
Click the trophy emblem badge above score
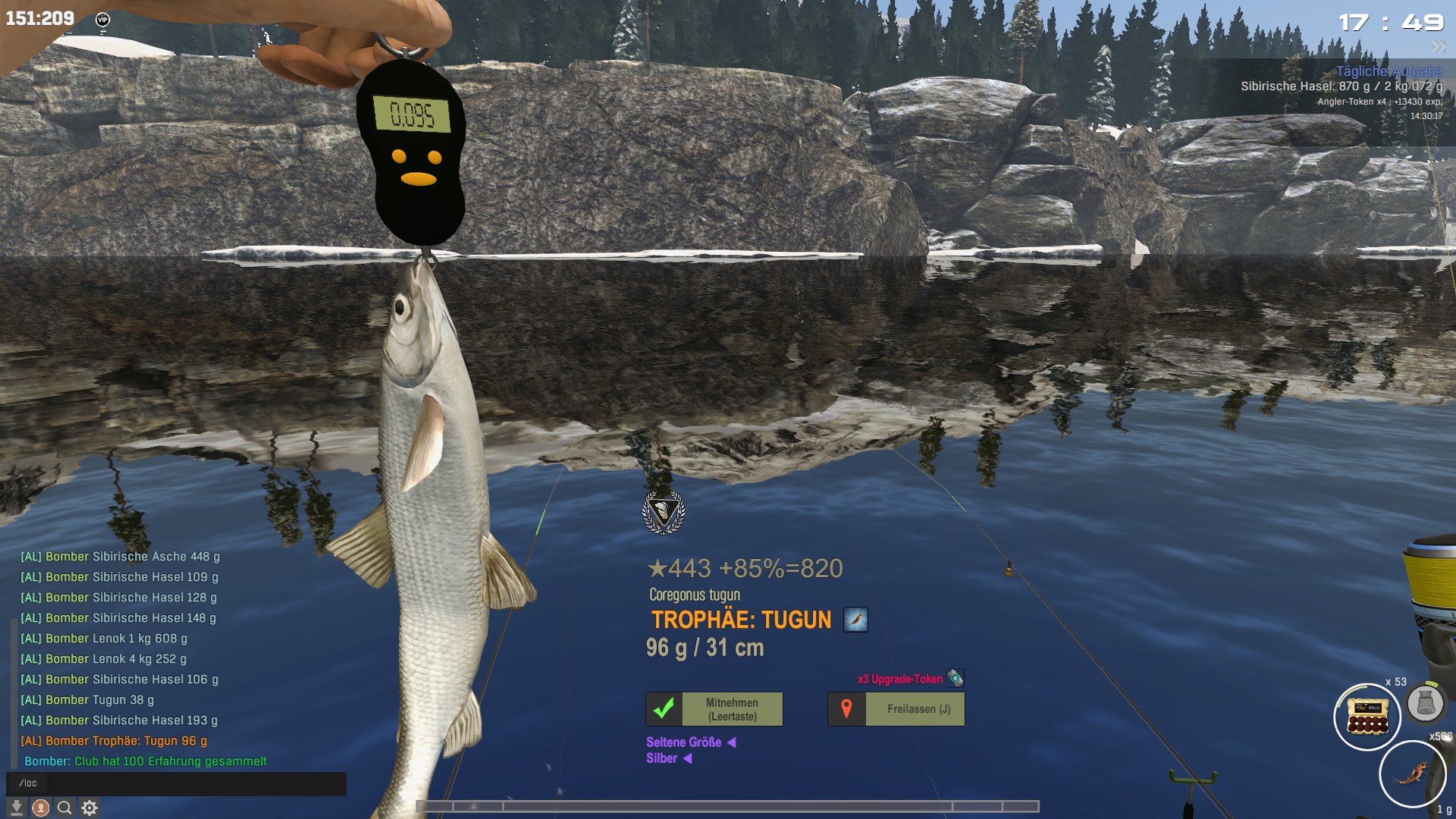click(664, 513)
